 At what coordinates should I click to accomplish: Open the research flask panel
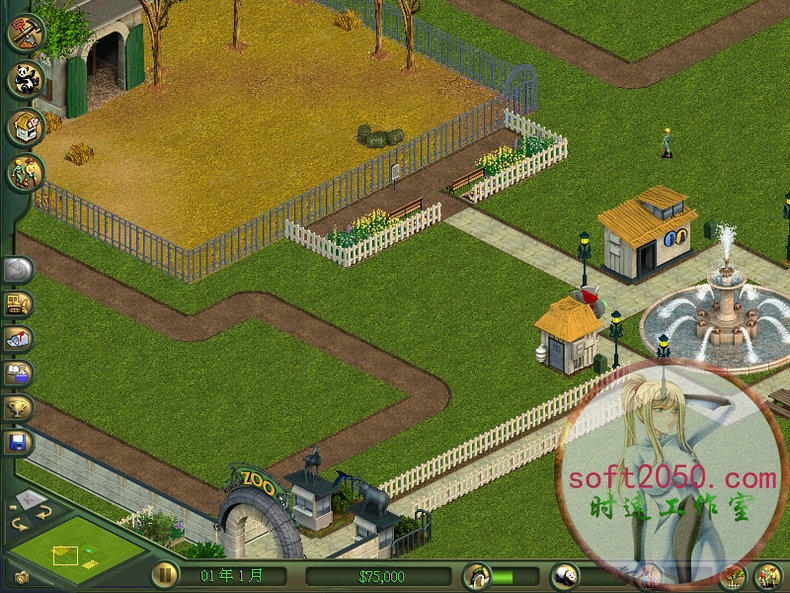pyautogui.click(x=19, y=373)
